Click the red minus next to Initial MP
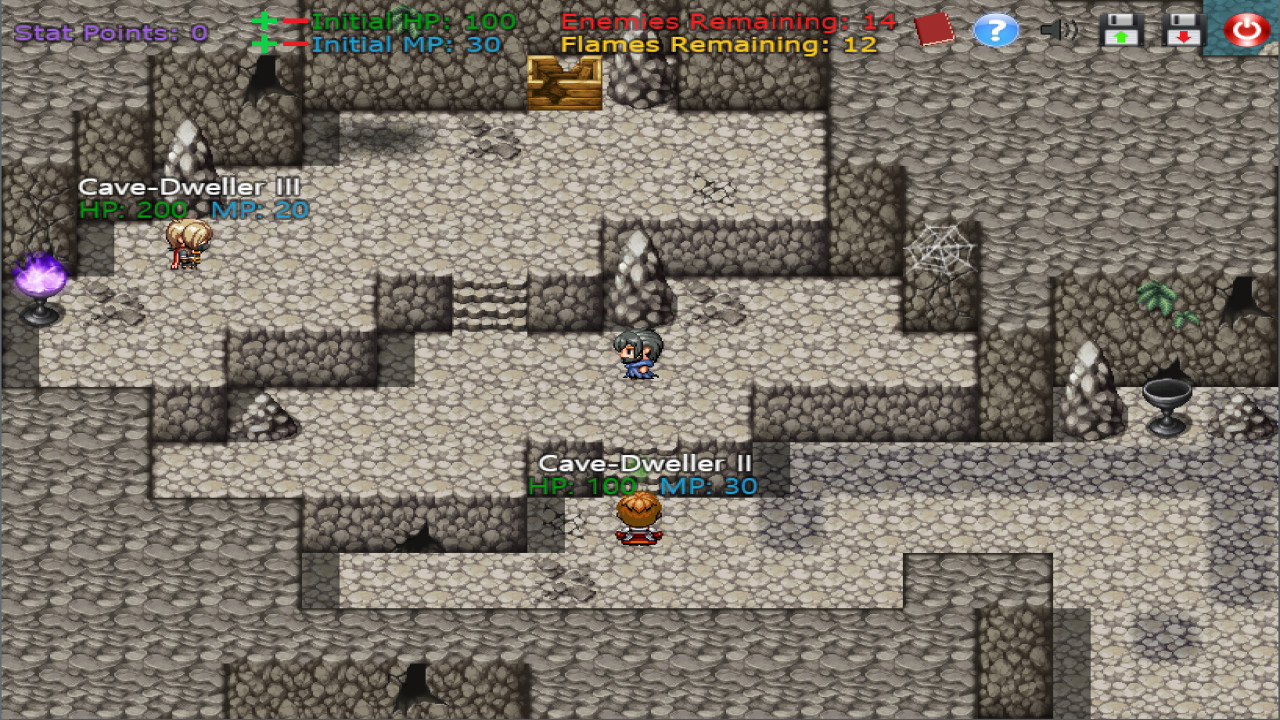This screenshot has height=720, width=1280. pyautogui.click(x=296, y=43)
